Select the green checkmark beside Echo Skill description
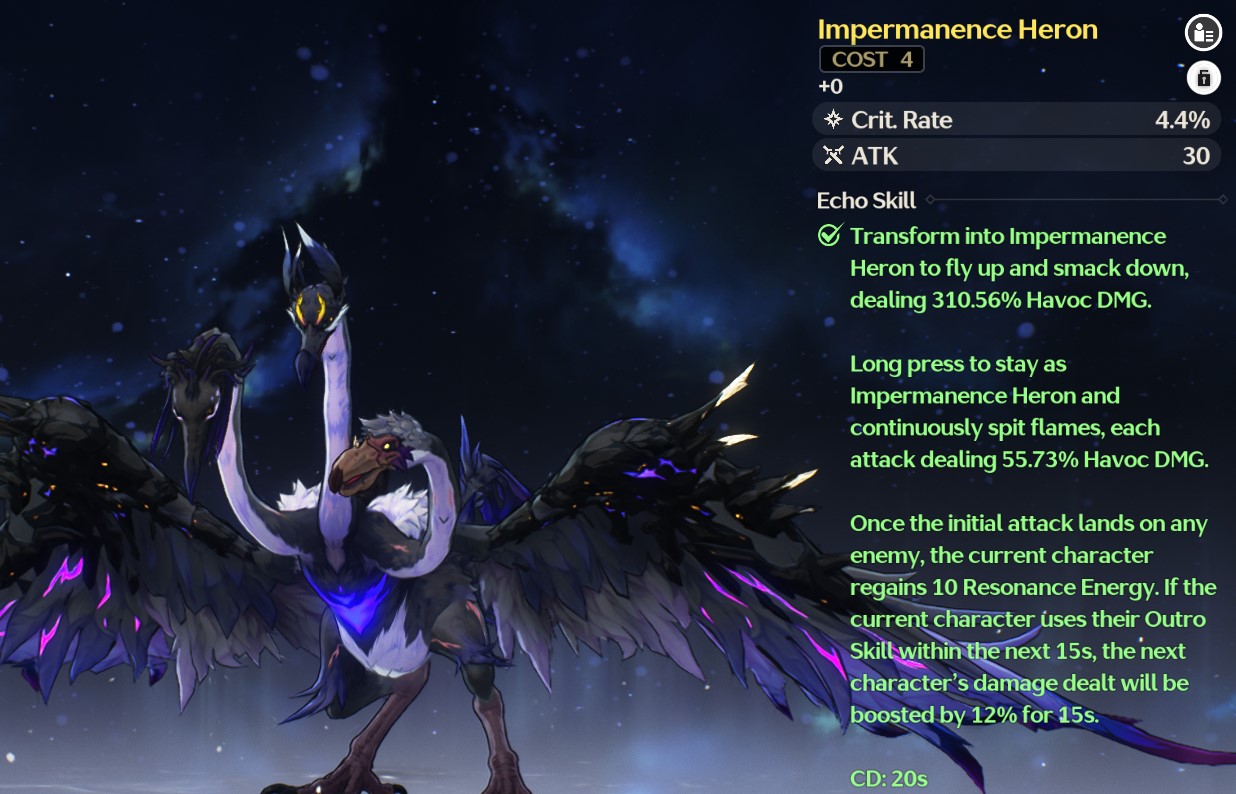This screenshot has width=1236, height=794. [829, 236]
